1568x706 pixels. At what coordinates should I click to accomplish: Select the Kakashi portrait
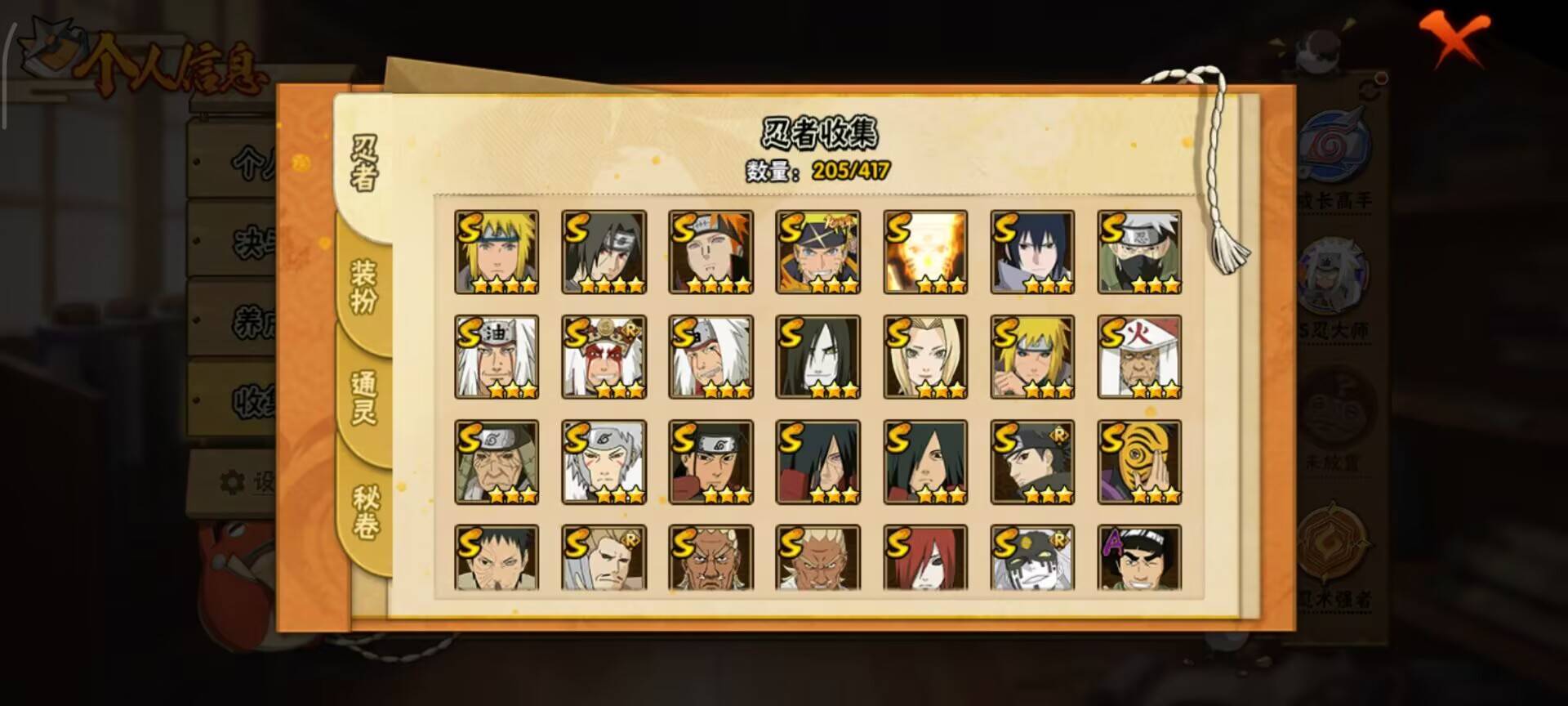[x=1138, y=249]
